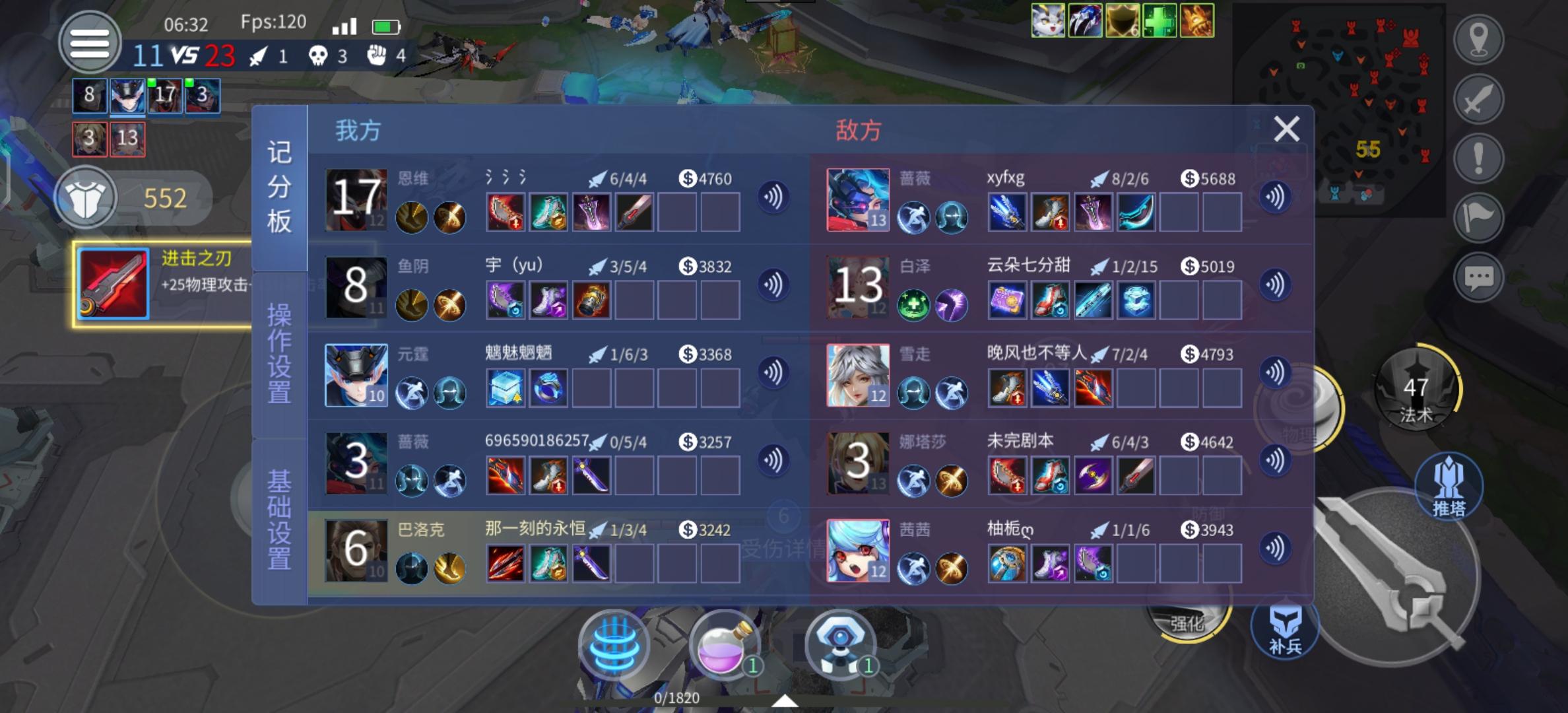Switch to the 操作设置 tab
This screenshot has height=713, width=1568.
pyautogui.click(x=279, y=354)
